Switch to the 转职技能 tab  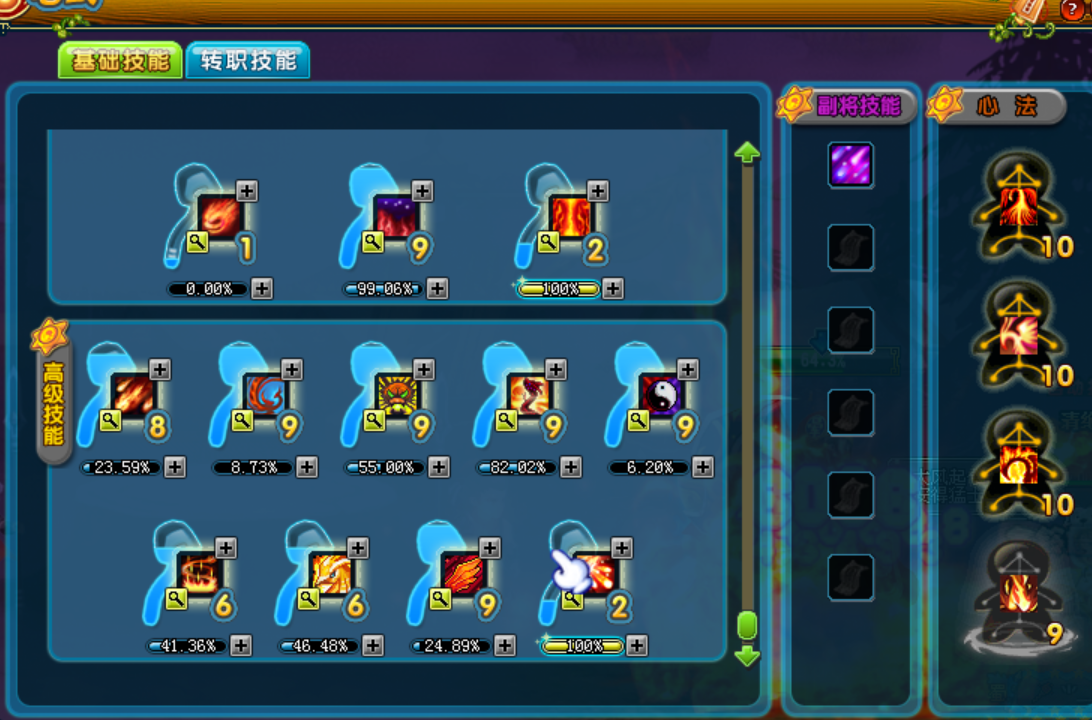247,61
